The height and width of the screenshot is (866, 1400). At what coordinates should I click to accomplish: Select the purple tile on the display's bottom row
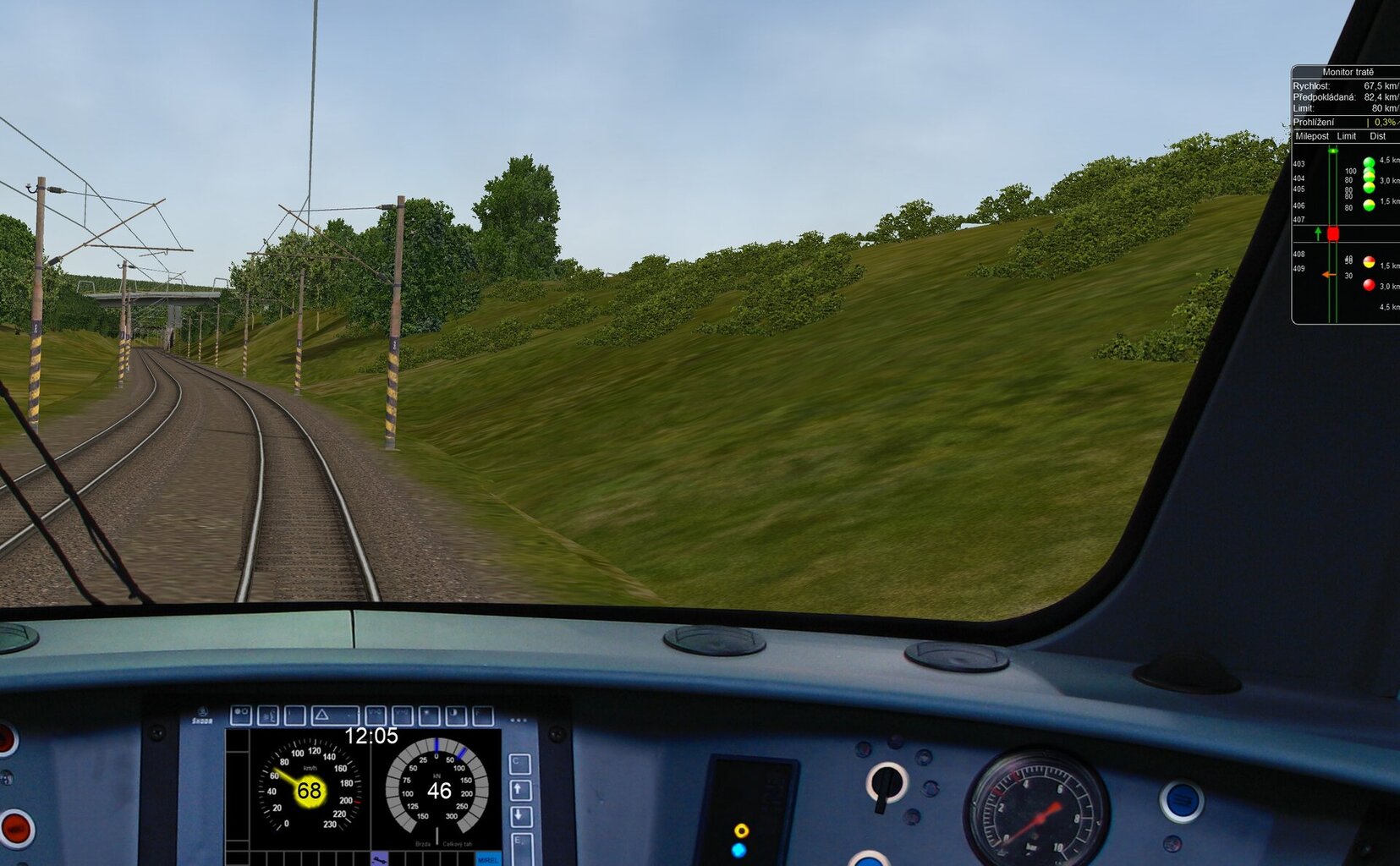(x=379, y=859)
